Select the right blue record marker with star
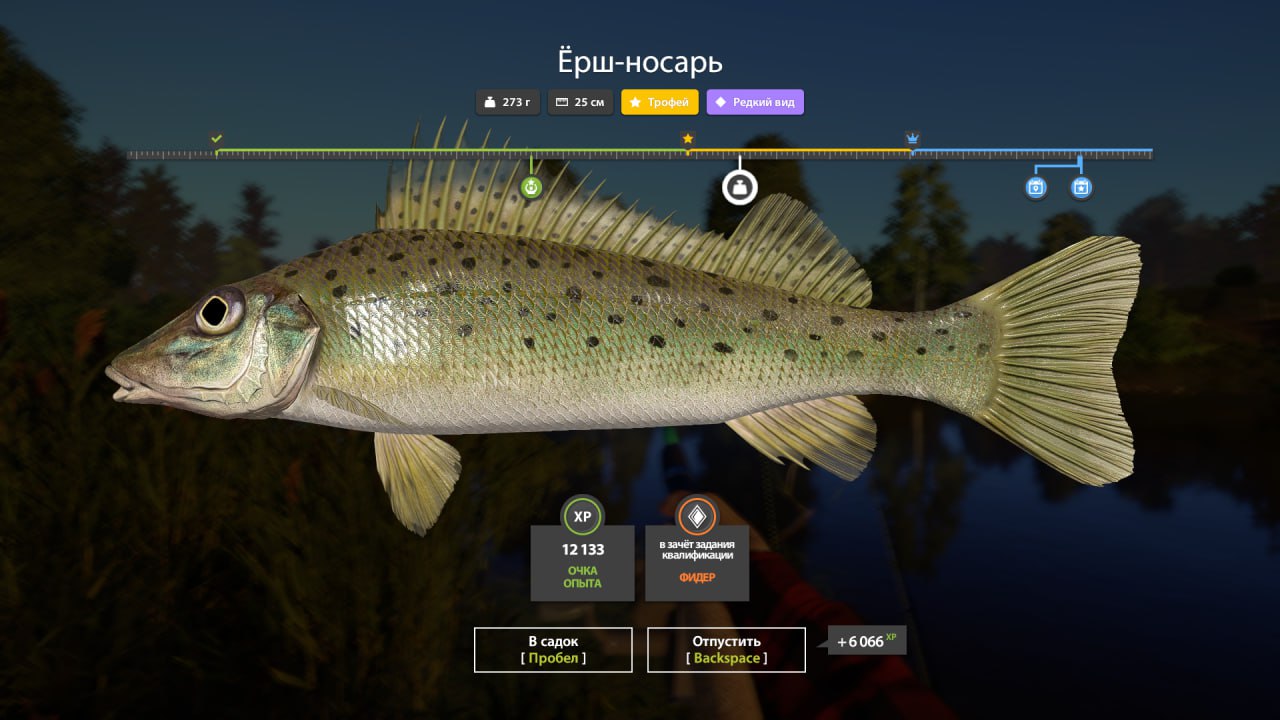This screenshot has height=720, width=1280. 1081,187
